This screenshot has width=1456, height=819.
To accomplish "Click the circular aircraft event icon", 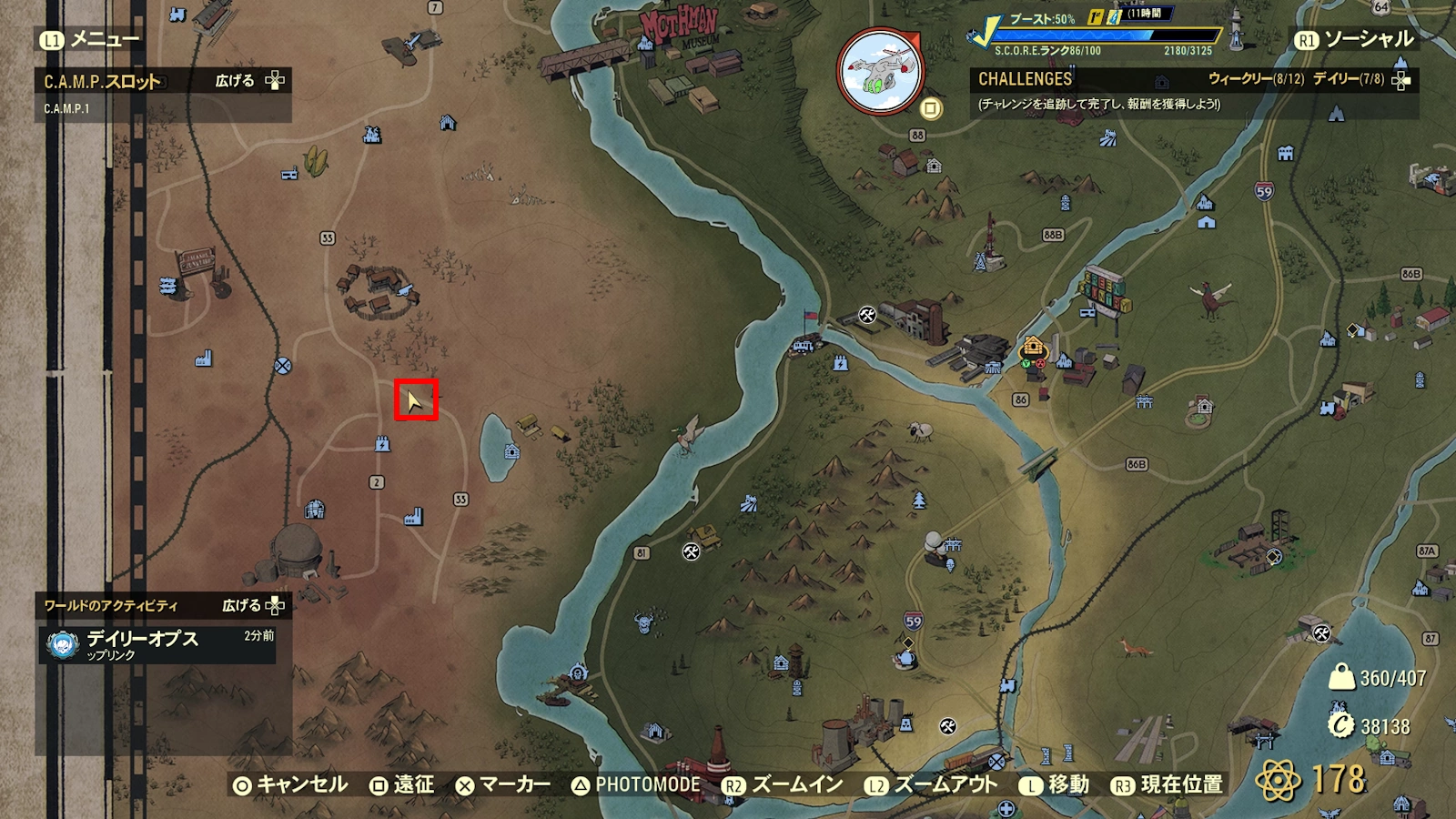I will coord(879,71).
